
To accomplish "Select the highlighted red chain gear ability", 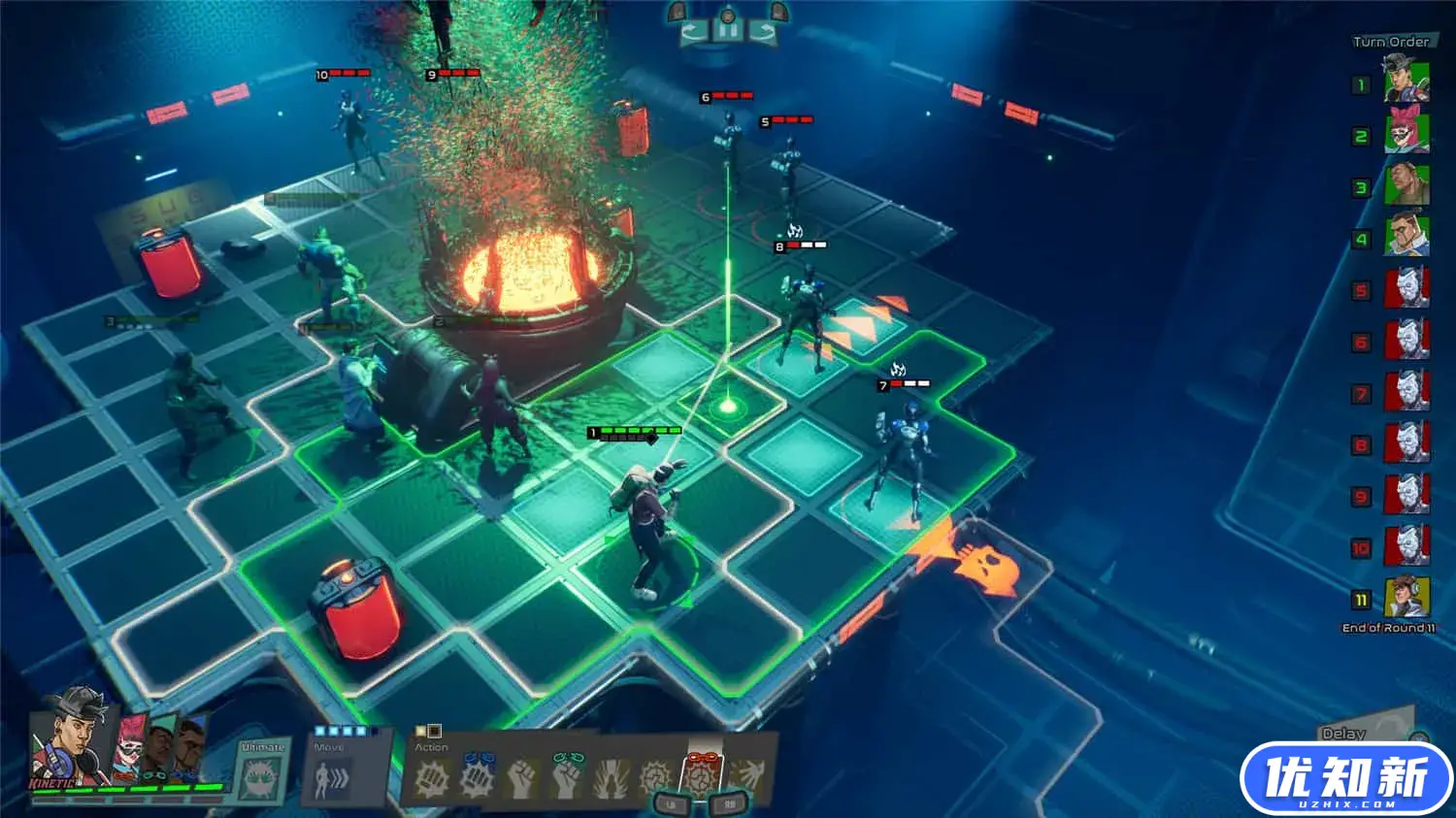I will pyautogui.click(x=701, y=775).
